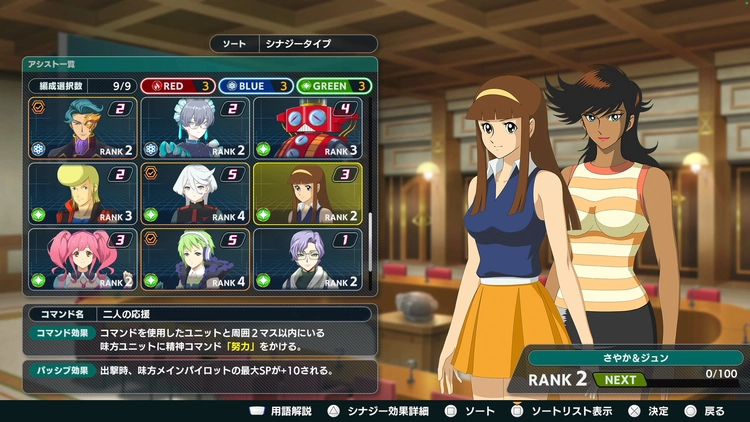Select the green-haired girl with headphones card
Viewport: 750px width, 422px height.
195,259
